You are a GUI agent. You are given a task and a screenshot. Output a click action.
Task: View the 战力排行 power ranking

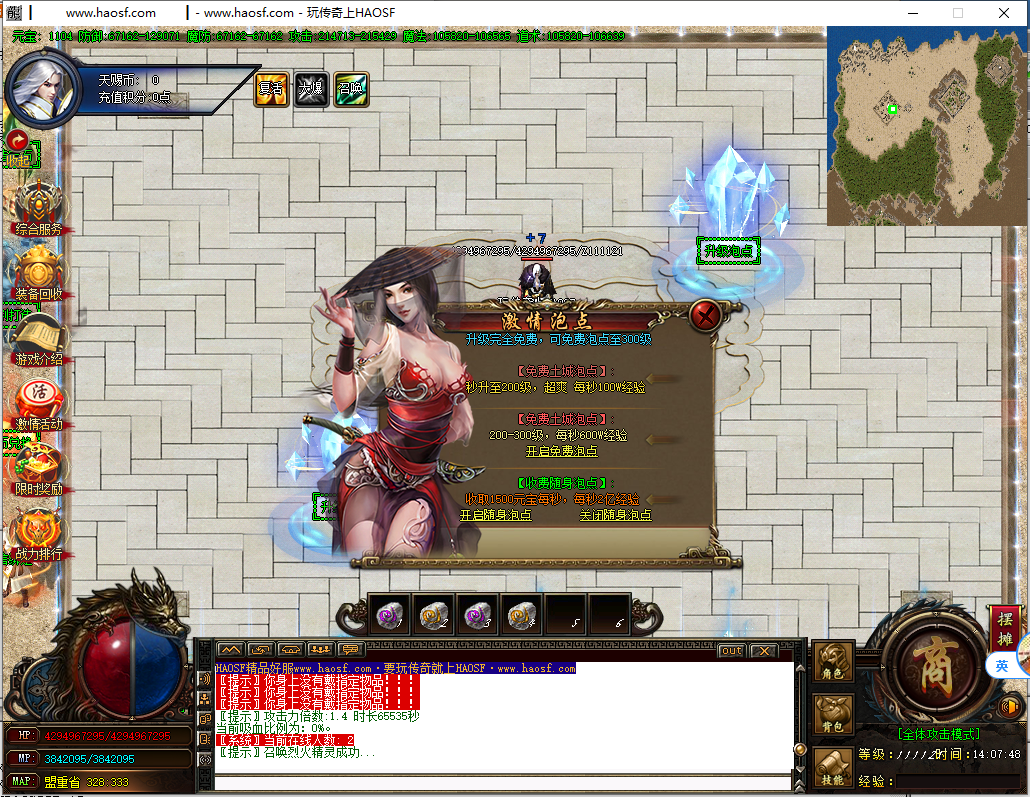click(x=38, y=531)
